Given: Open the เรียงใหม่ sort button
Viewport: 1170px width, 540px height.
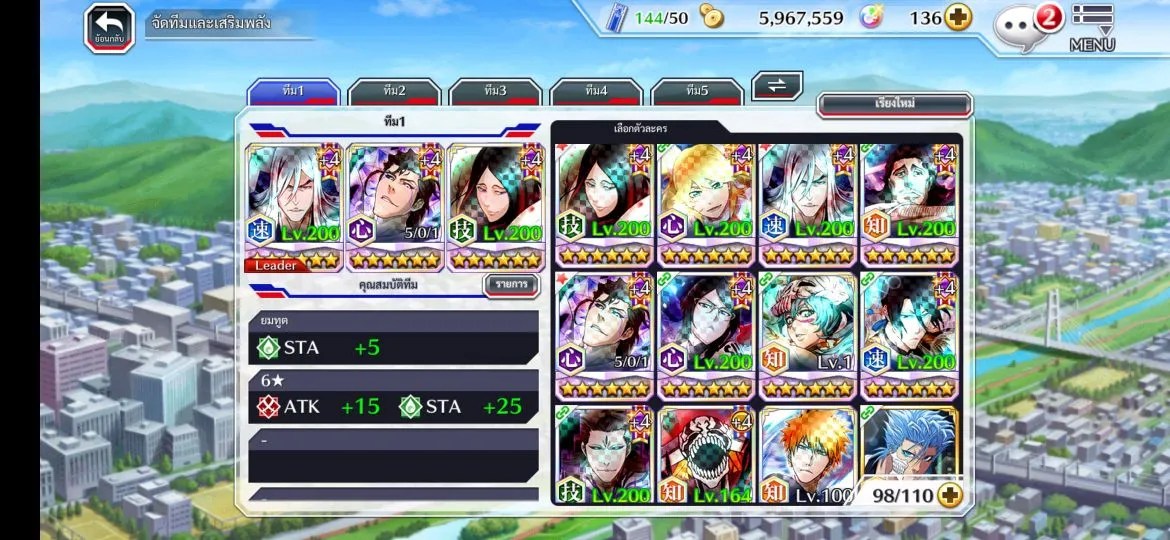Looking at the screenshot, I should click(x=894, y=104).
